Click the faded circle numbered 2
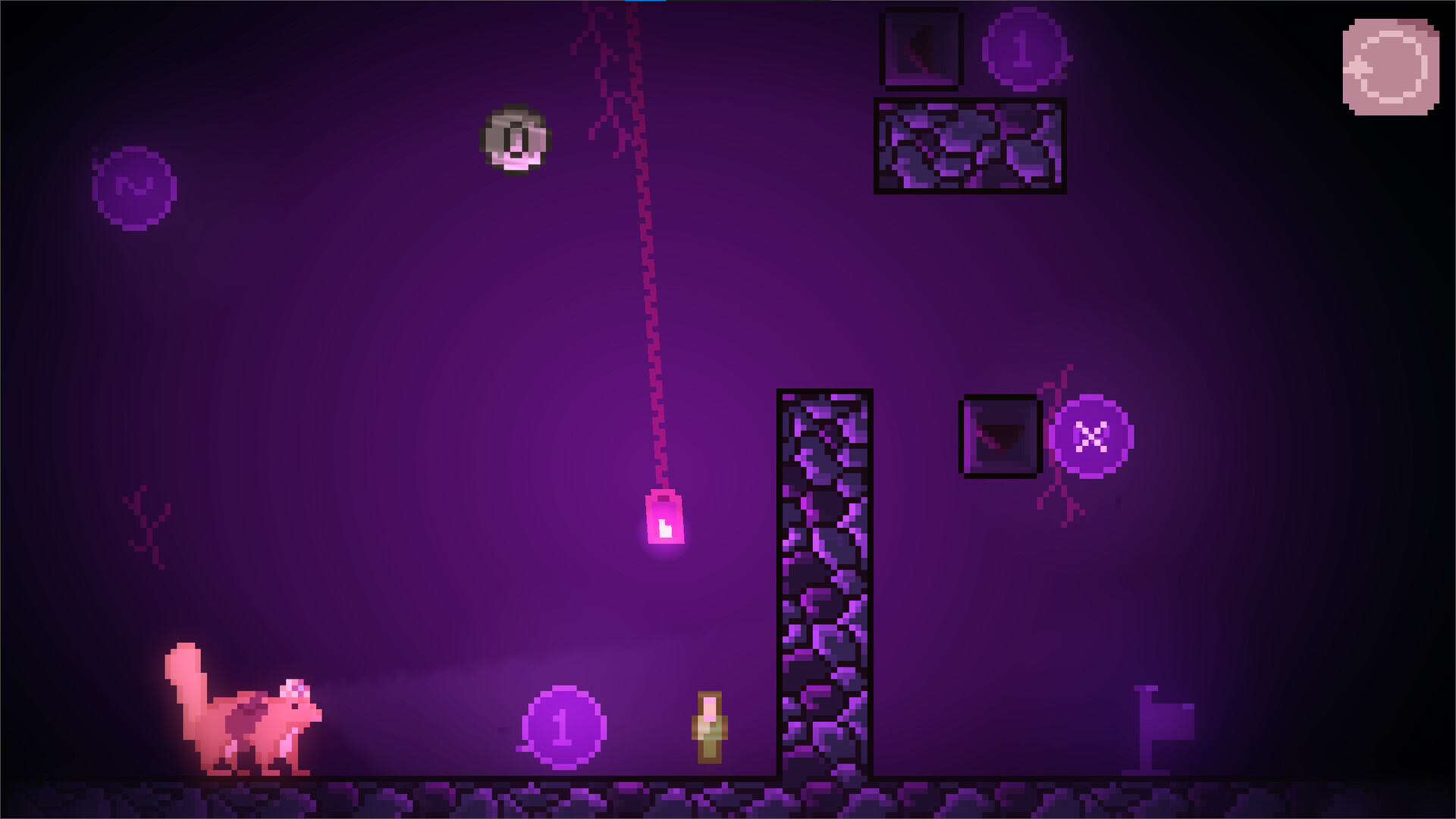This screenshot has width=1456, height=819. tap(135, 189)
